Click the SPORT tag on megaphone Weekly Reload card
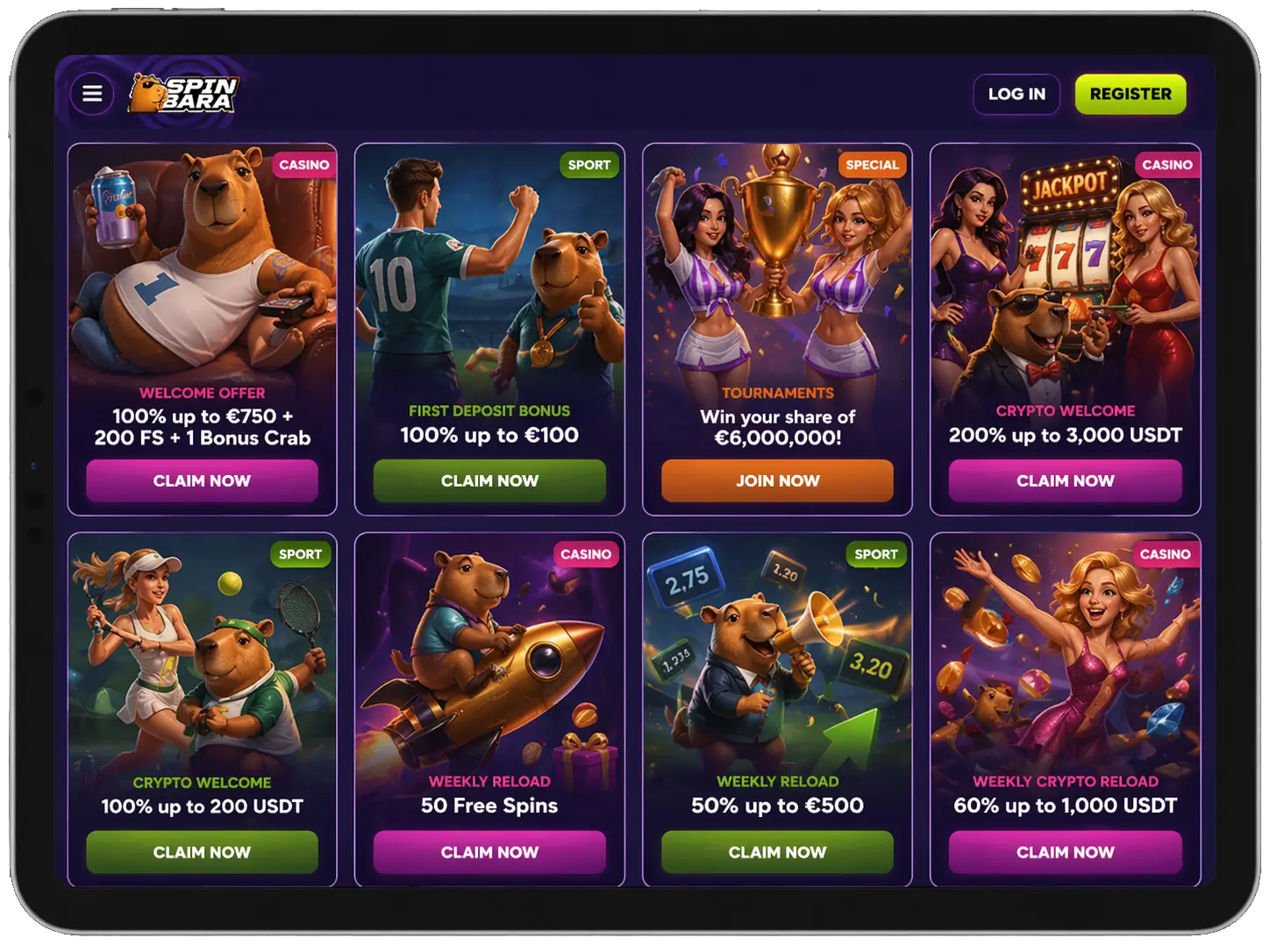Viewport: 1270px width, 952px height. [x=875, y=554]
